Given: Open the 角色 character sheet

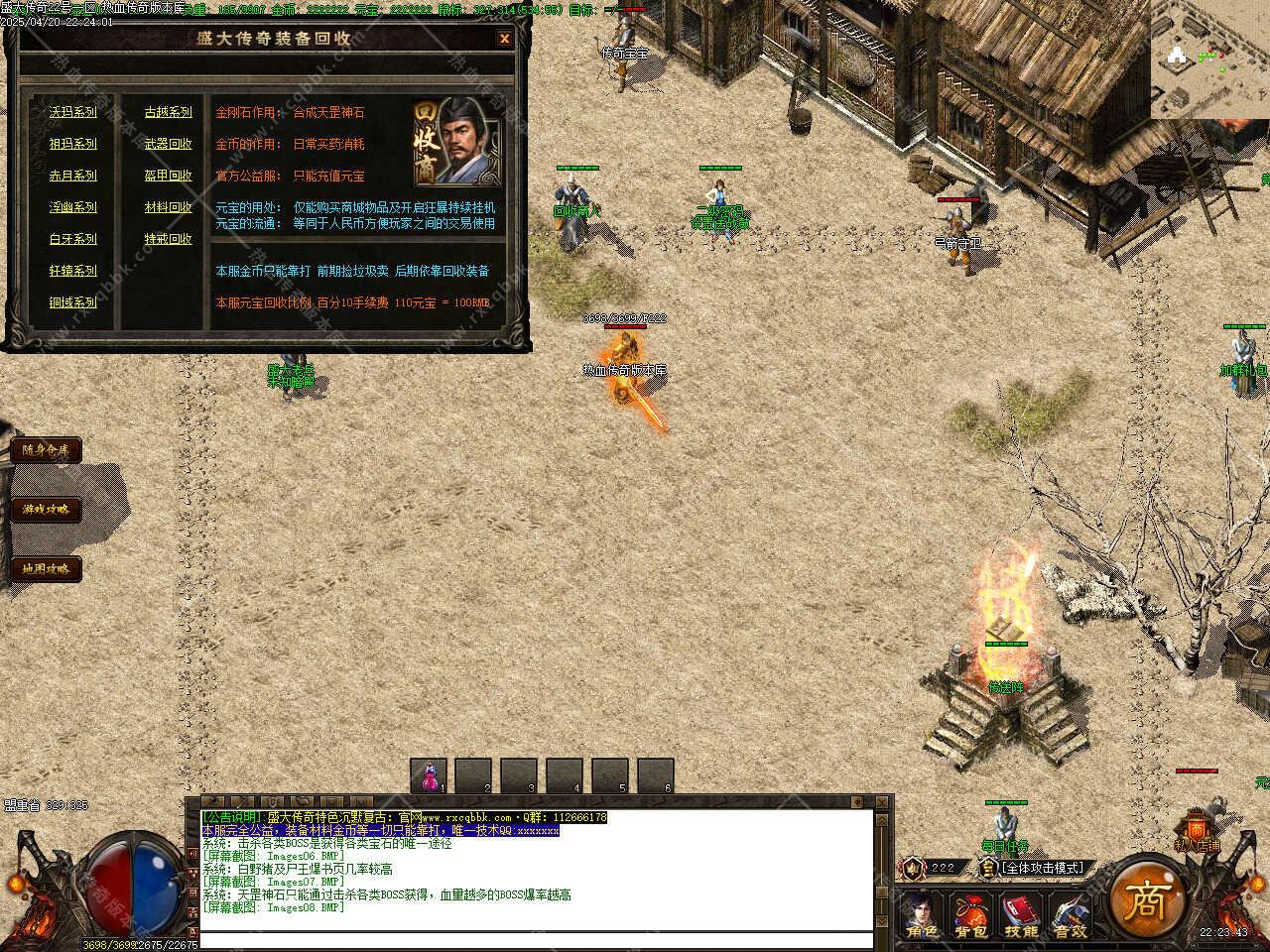Looking at the screenshot, I should coord(921,916).
